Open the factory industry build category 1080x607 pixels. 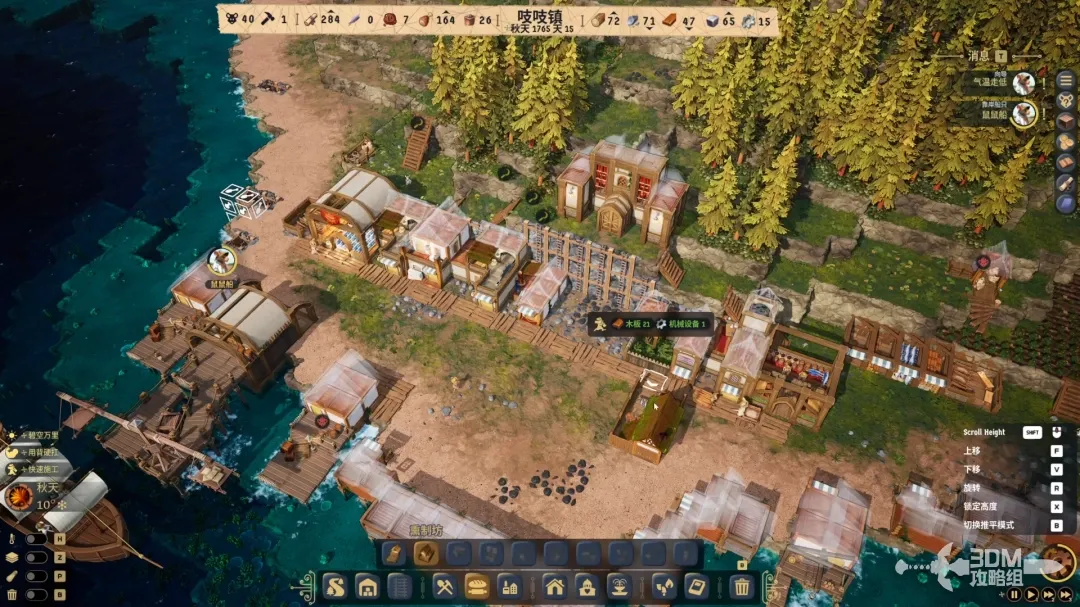[509, 586]
